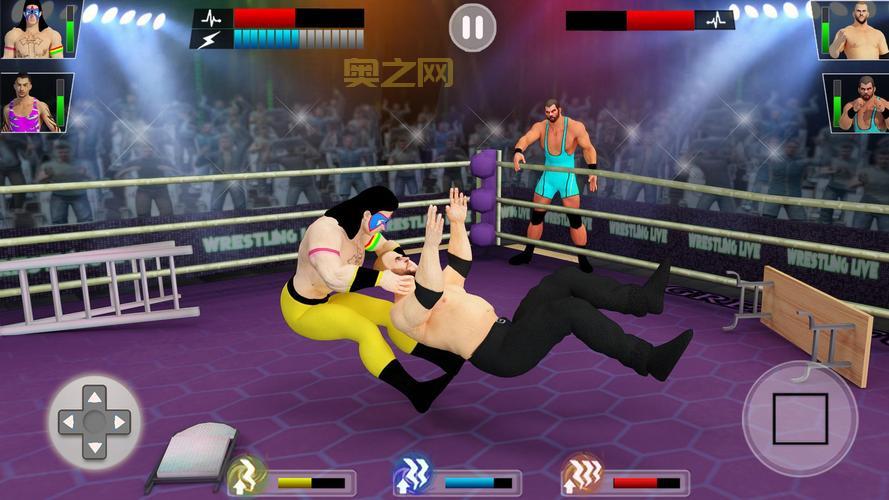Activate the yellow power-up ability icon
This screenshot has height=500, width=889.
pyautogui.click(x=244, y=475)
